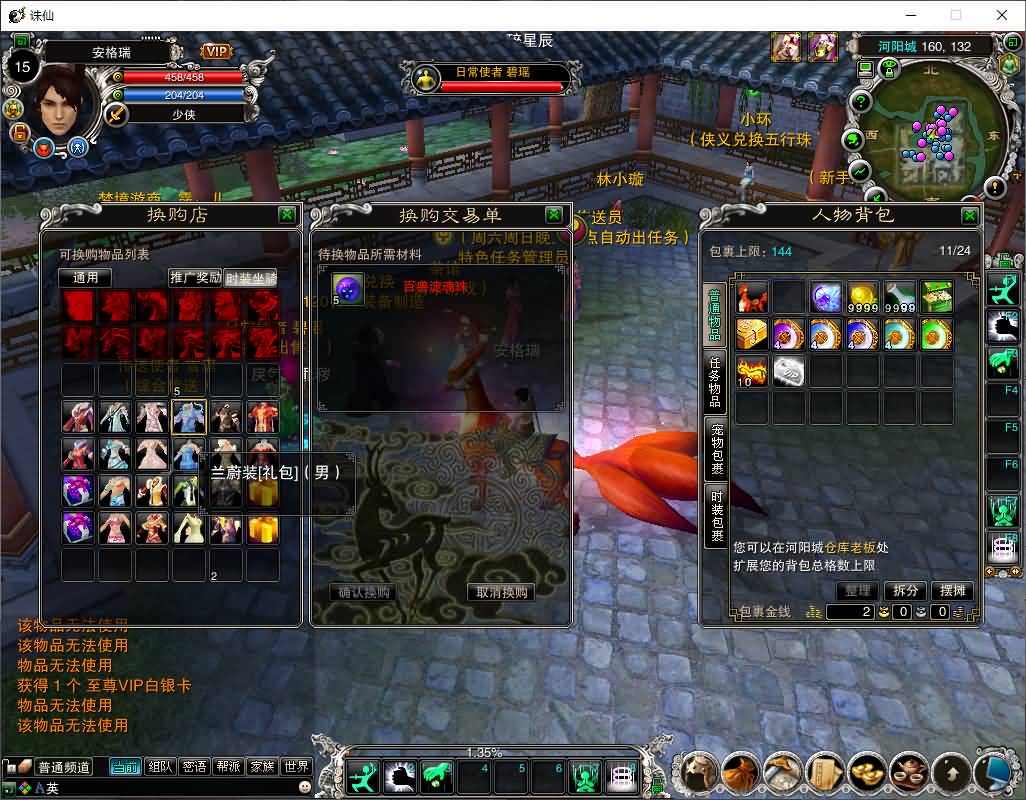This screenshot has height=800, width=1026.
Task: Close the 人物背包 inventory window
Action: pos(970,215)
